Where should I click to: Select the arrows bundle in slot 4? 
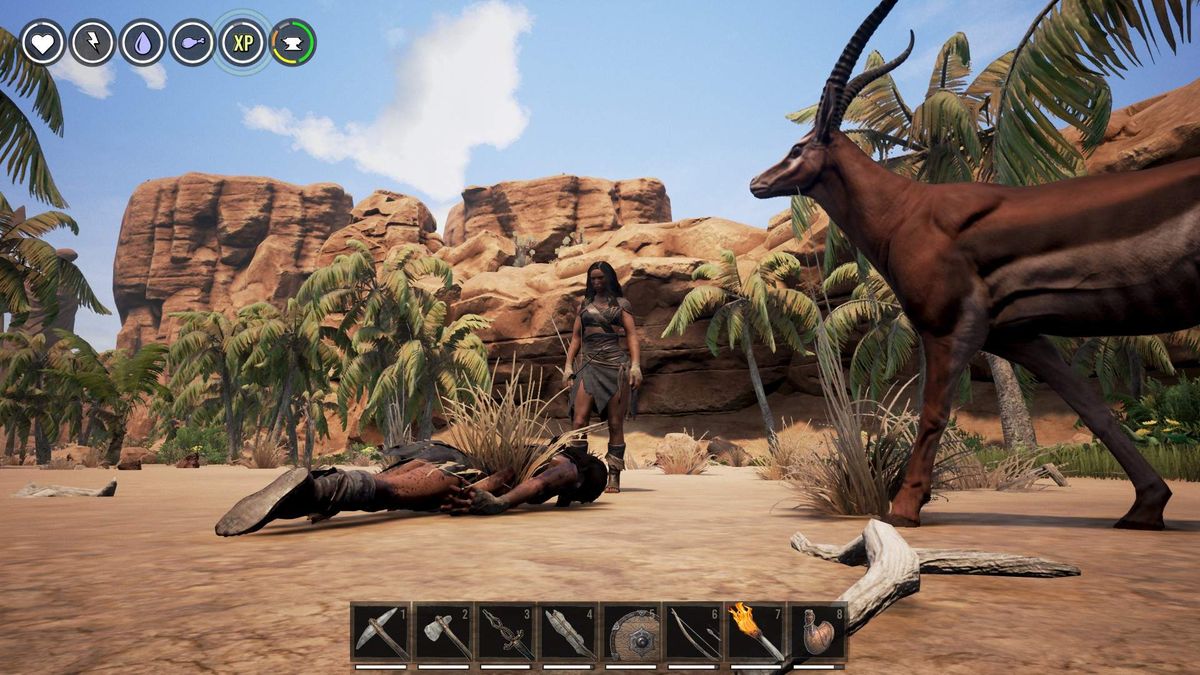pyautogui.click(x=569, y=633)
